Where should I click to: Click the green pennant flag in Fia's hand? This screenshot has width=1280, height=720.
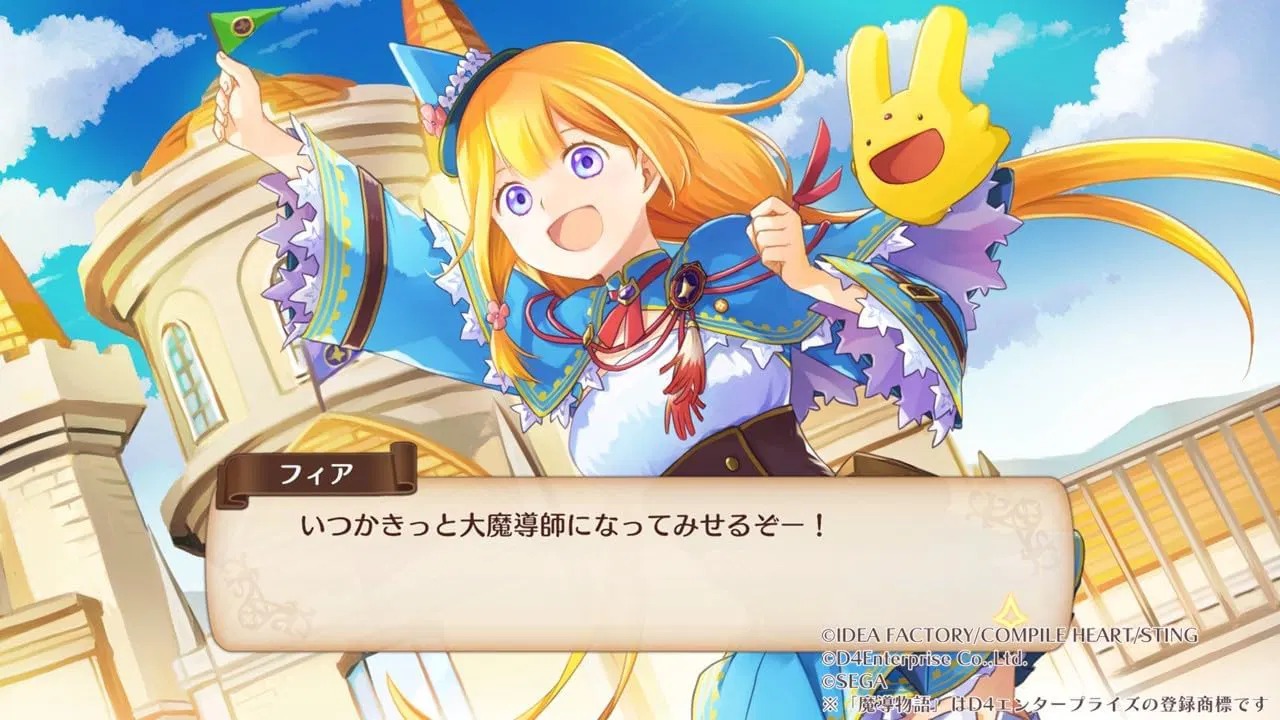[244, 25]
